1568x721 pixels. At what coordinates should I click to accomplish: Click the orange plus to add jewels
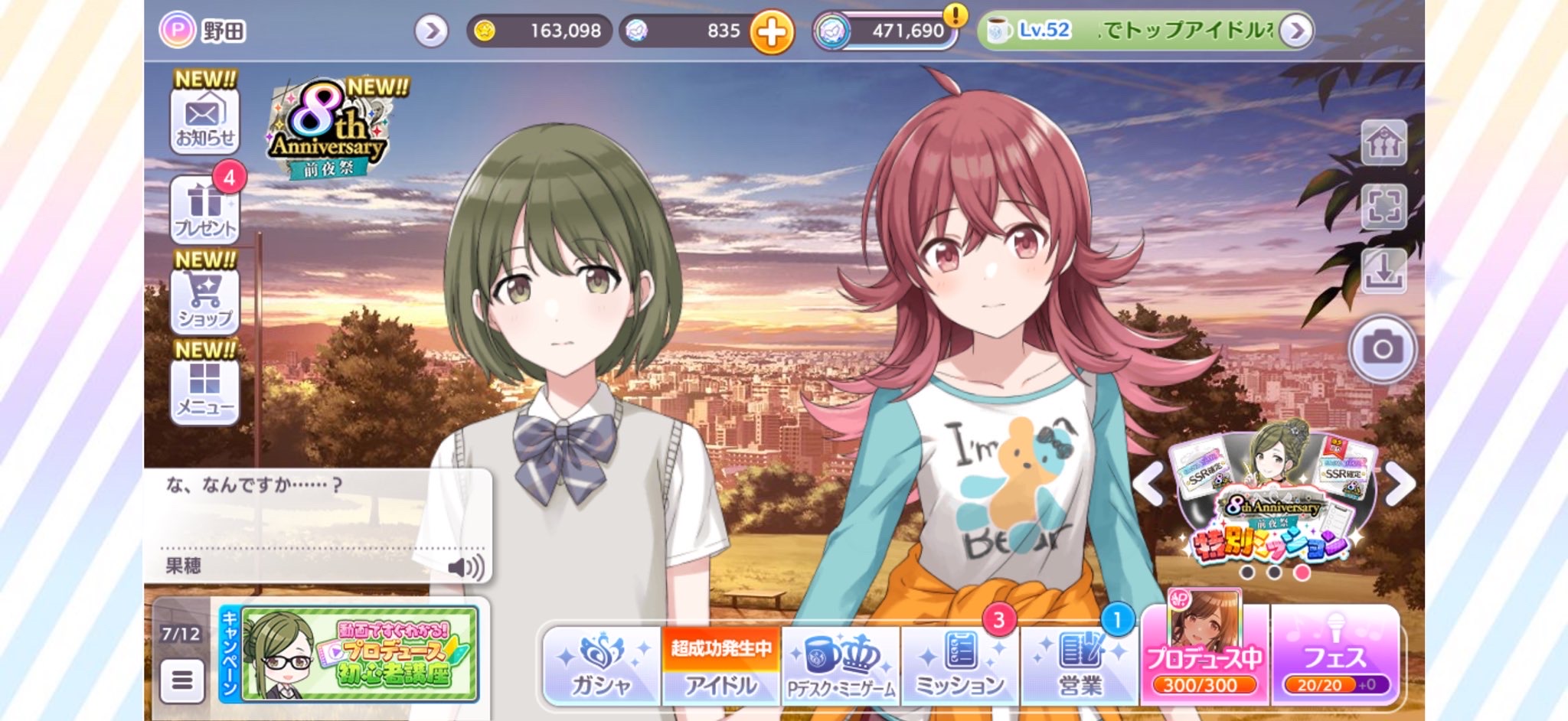[x=771, y=32]
